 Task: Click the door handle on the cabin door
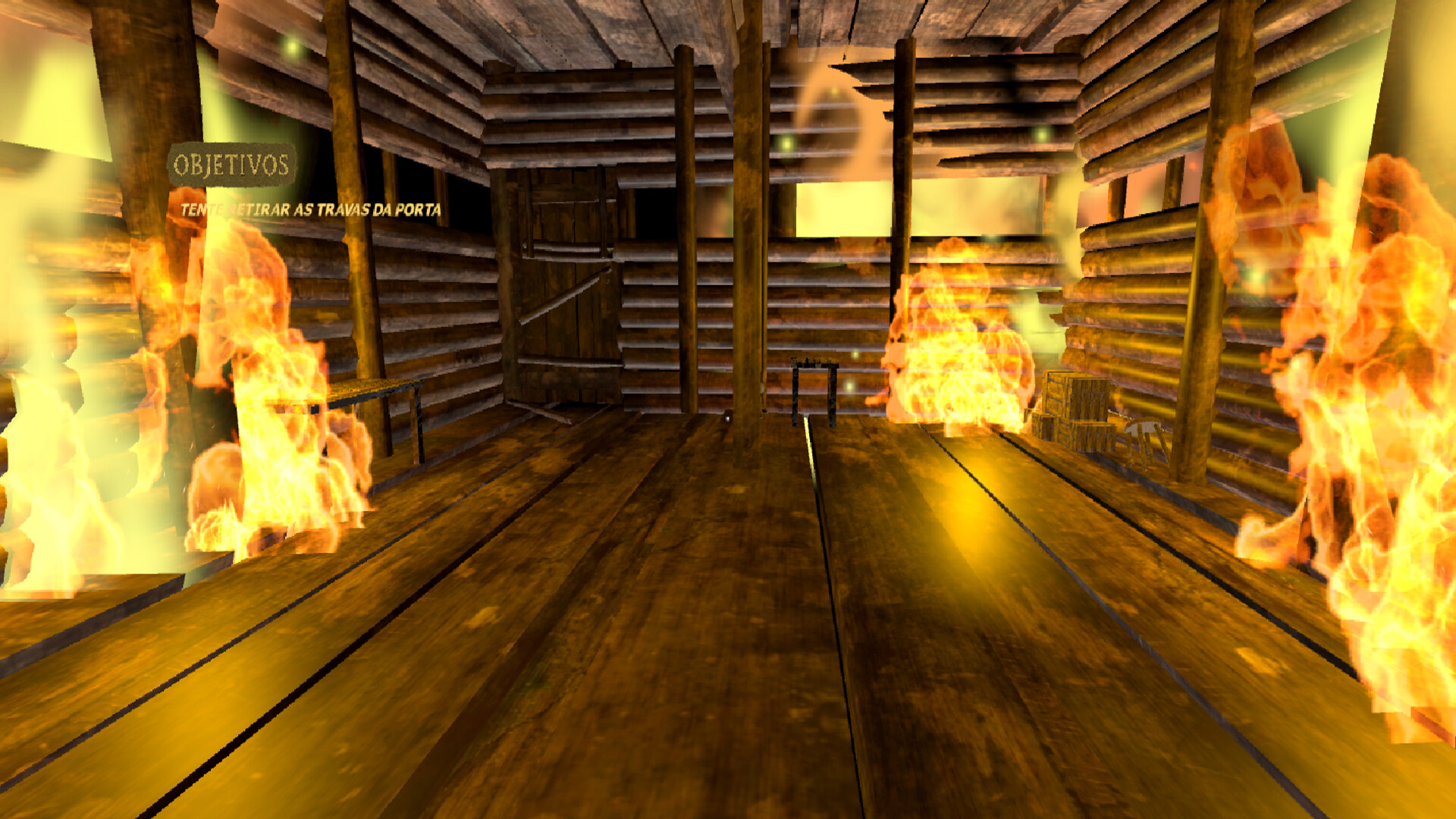(607, 281)
